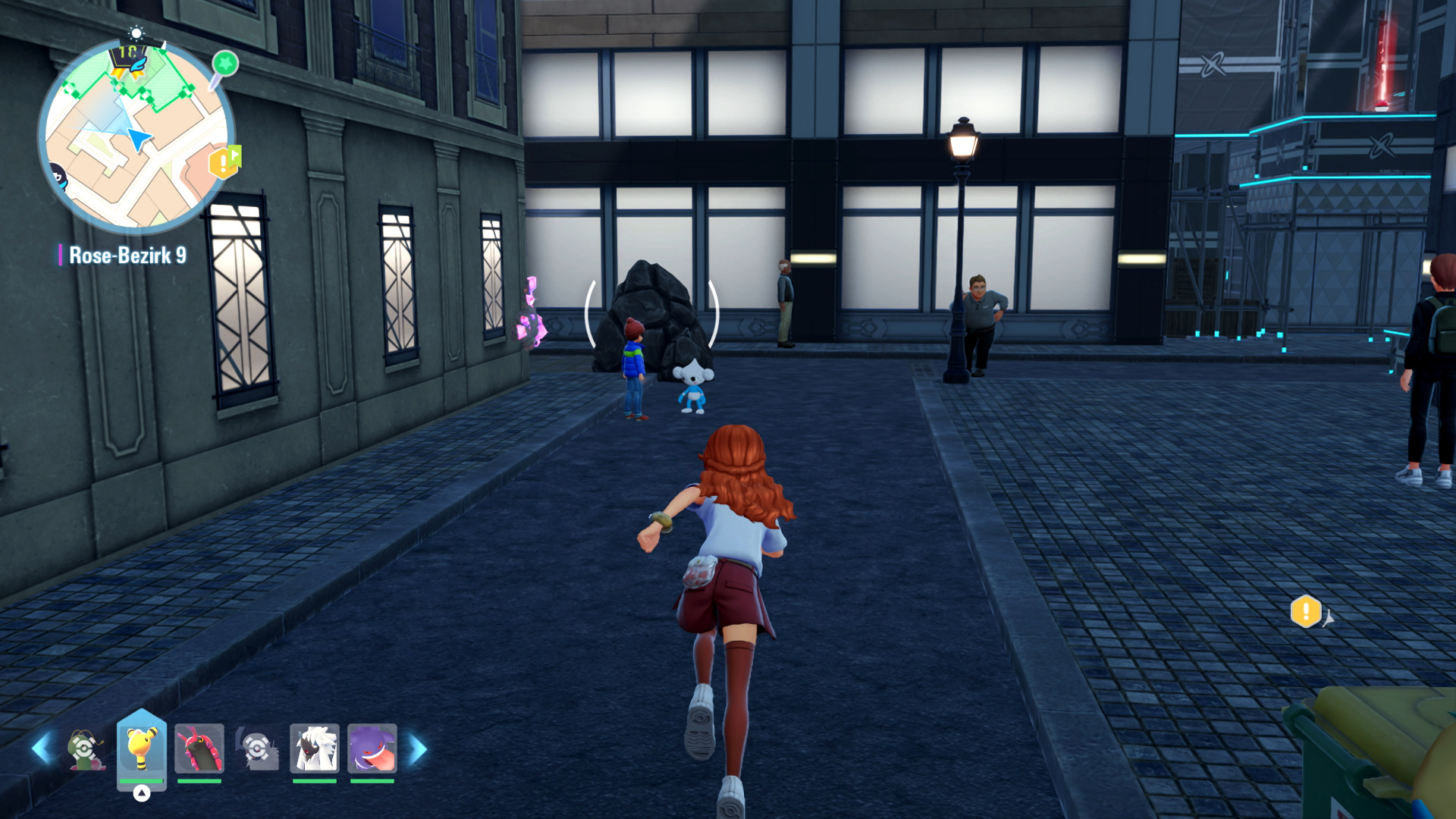Select the player arrow on the minimap
Image resolution: width=1456 pixels, height=819 pixels.
point(139,139)
